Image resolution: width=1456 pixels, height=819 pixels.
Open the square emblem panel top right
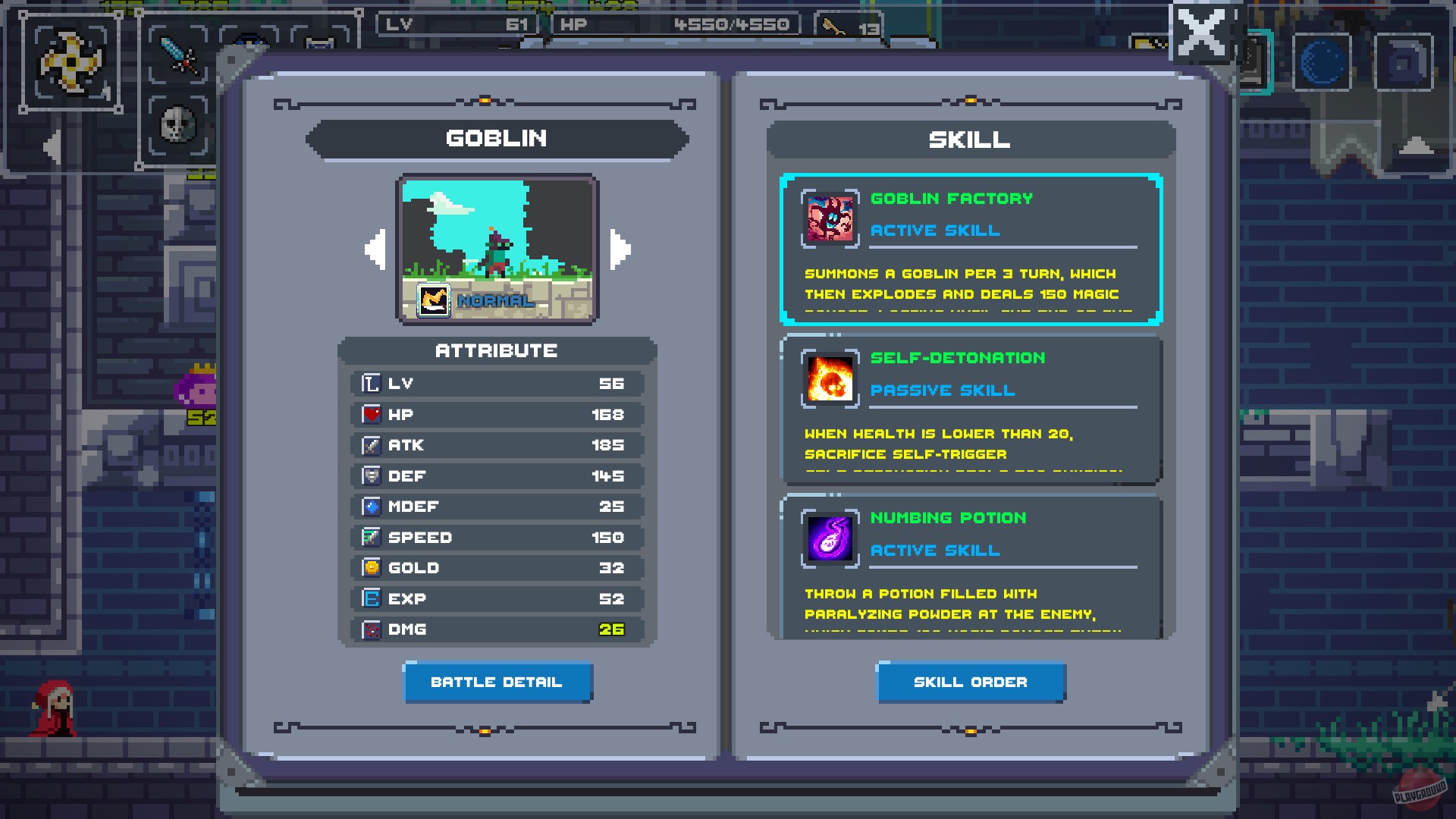pyautogui.click(x=1404, y=61)
